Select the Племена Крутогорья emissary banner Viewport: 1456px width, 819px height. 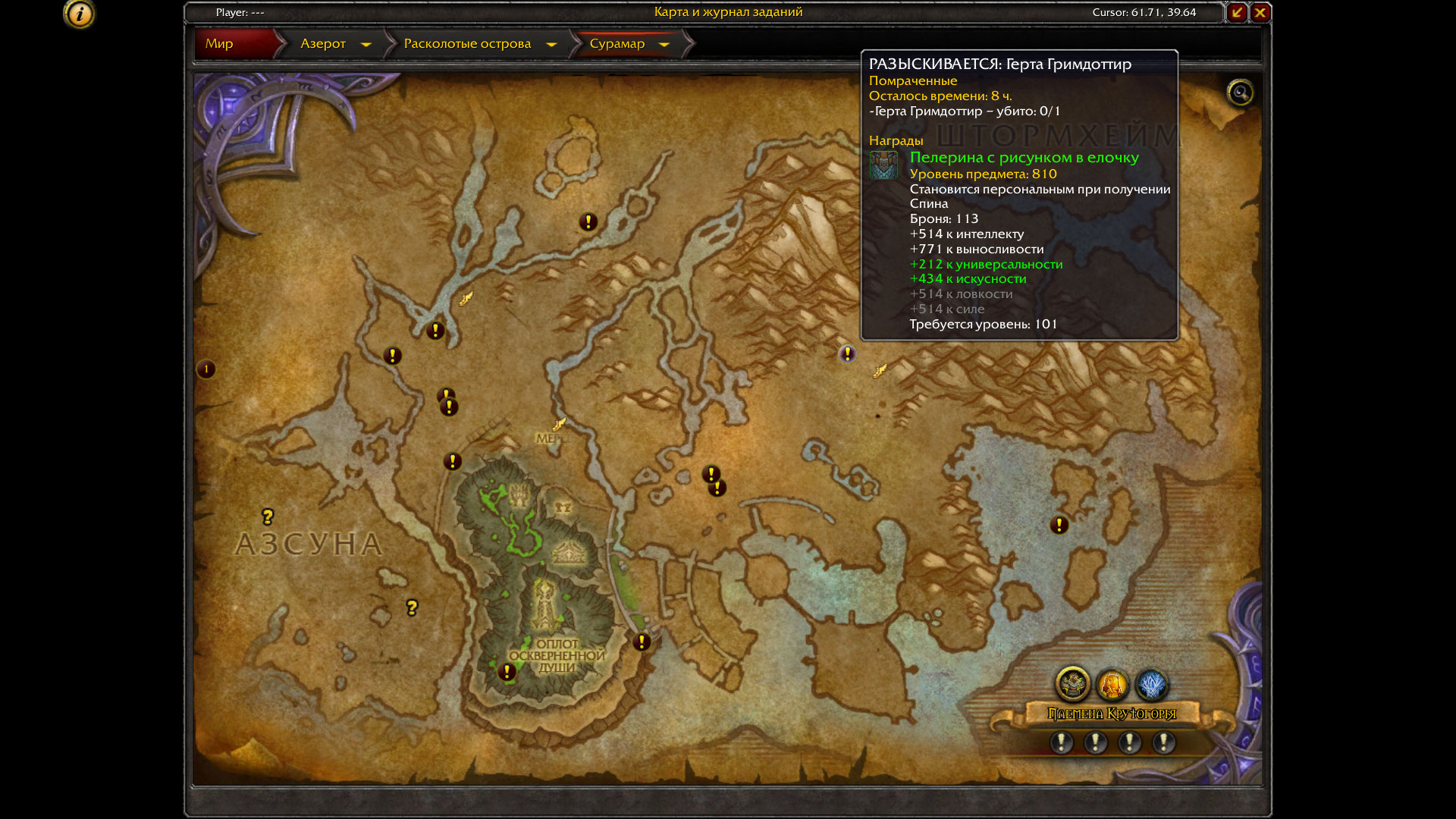pyautogui.click(x=1111, y=714)
